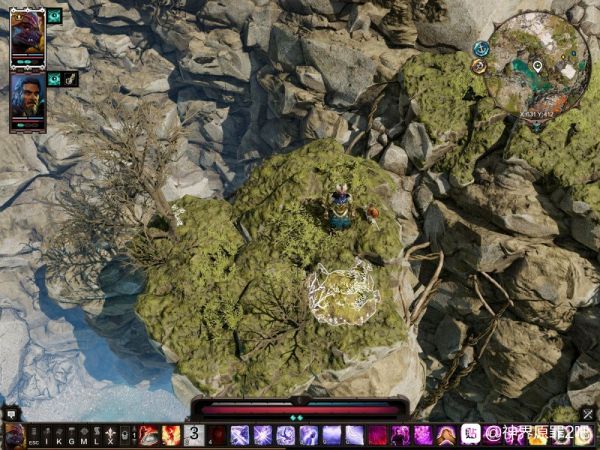Click the bronze round button beside the minimap

(x=479, y=66)
